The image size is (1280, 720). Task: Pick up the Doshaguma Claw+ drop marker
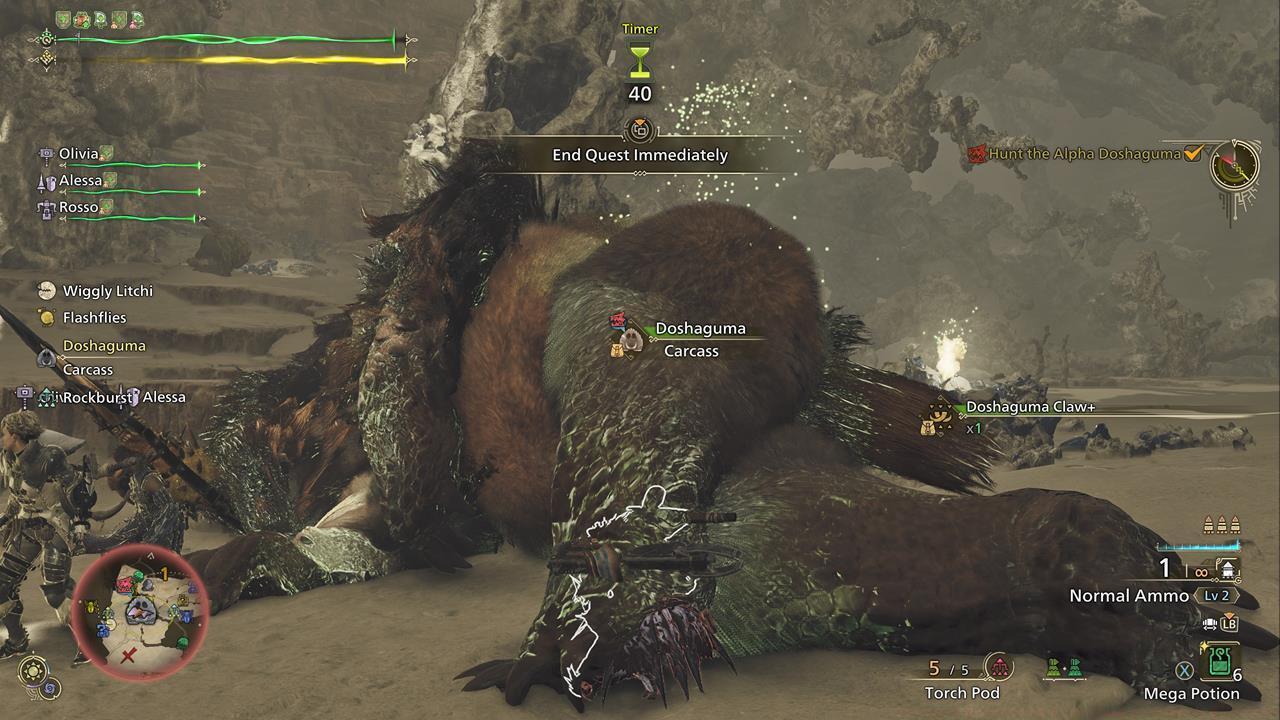click(938, 416)
